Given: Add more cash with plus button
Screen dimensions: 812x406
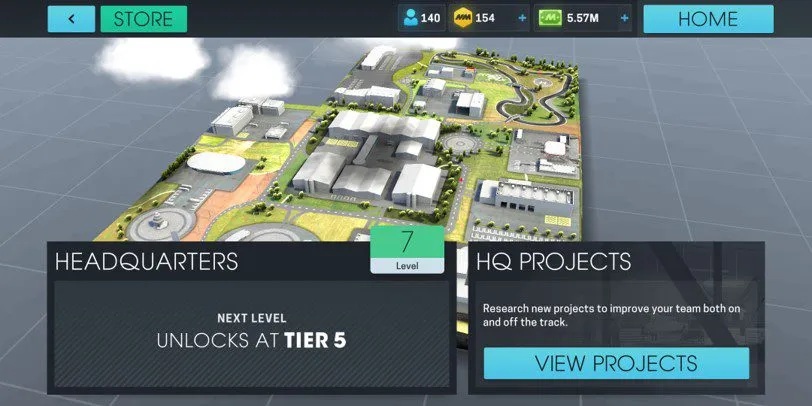Looking at the screenshot, I should point(624,19).
